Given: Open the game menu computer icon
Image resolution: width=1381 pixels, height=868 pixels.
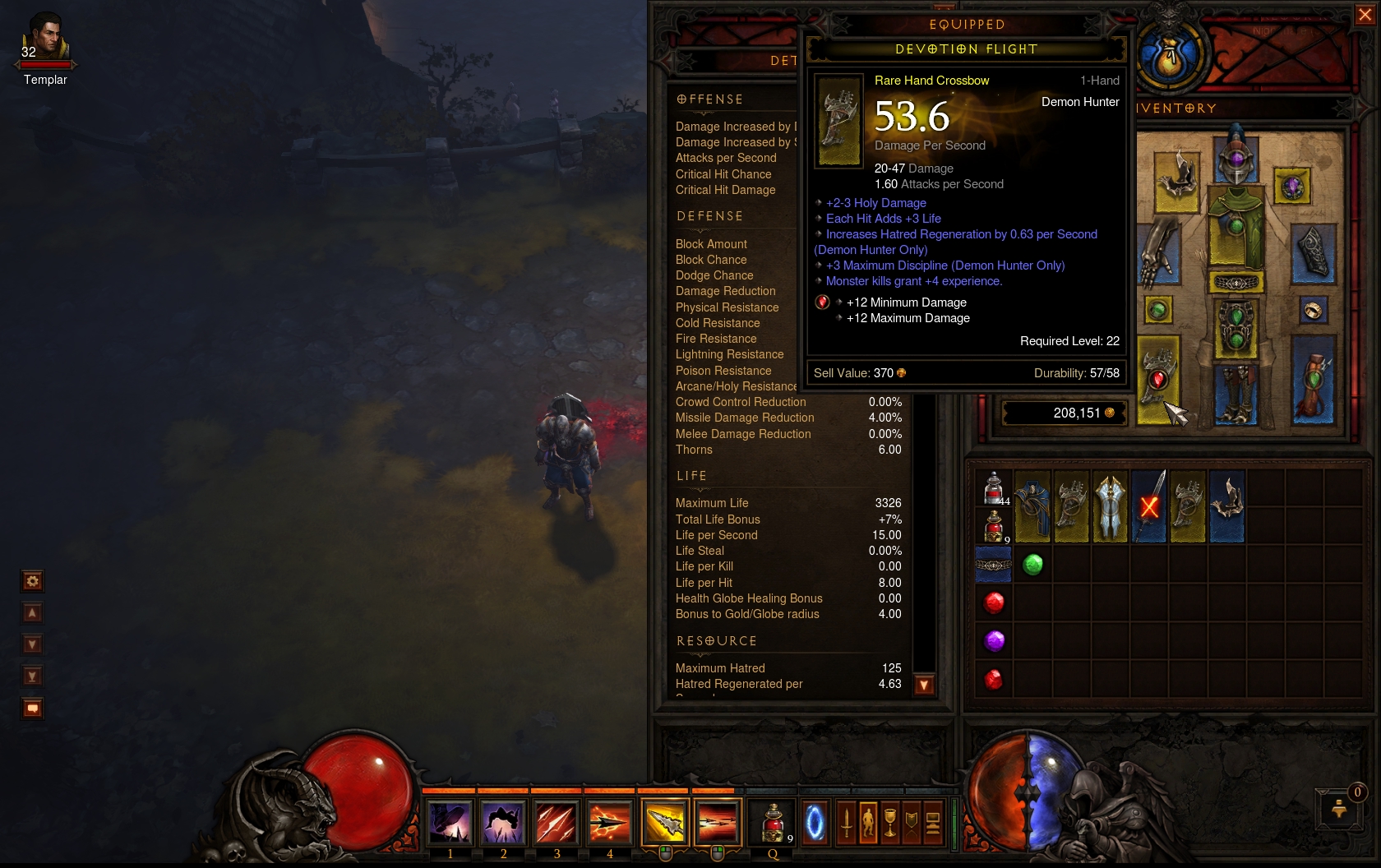Looking at the screenshot, I should [x=933, y=822].
